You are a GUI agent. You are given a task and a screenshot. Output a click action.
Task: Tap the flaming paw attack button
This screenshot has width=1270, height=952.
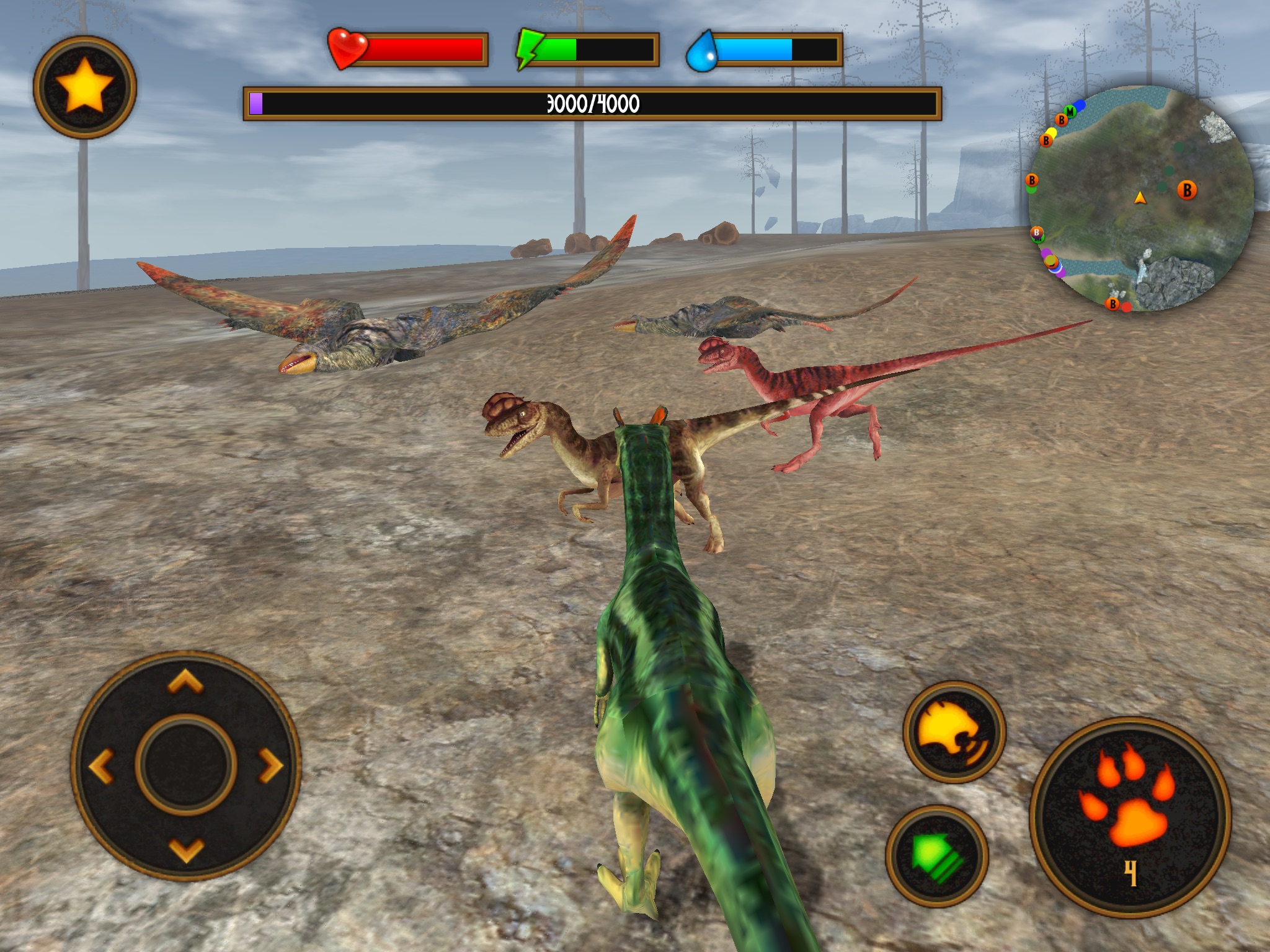pos(1130,817)
